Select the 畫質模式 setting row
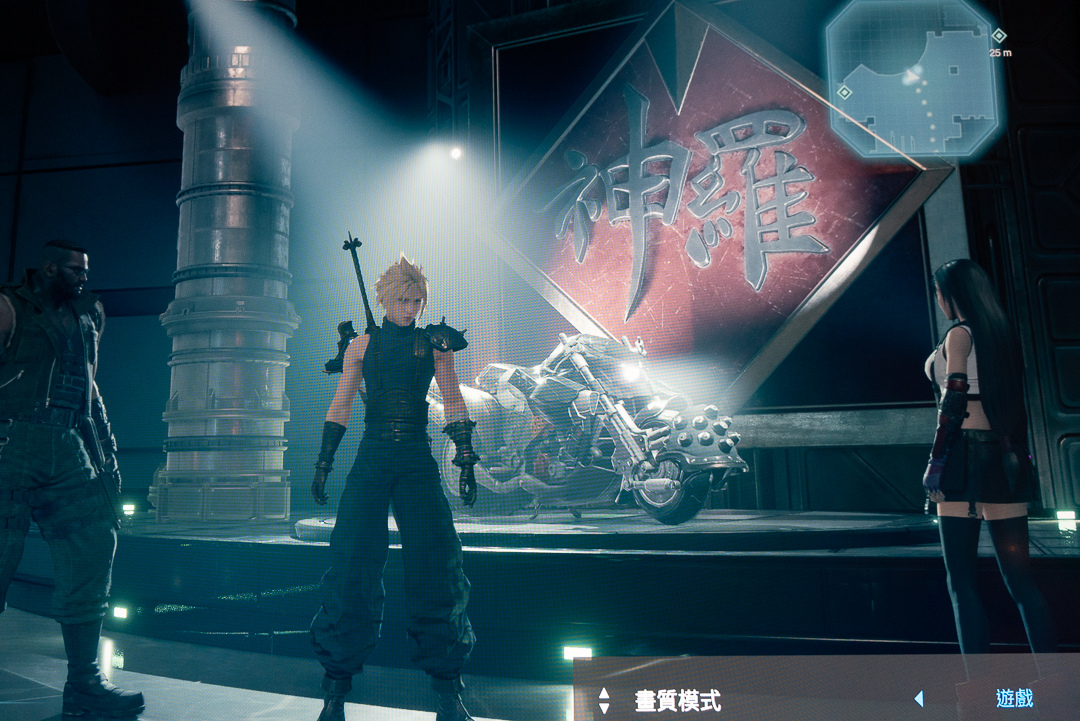 pyautogui.click(x=678, y=700)
